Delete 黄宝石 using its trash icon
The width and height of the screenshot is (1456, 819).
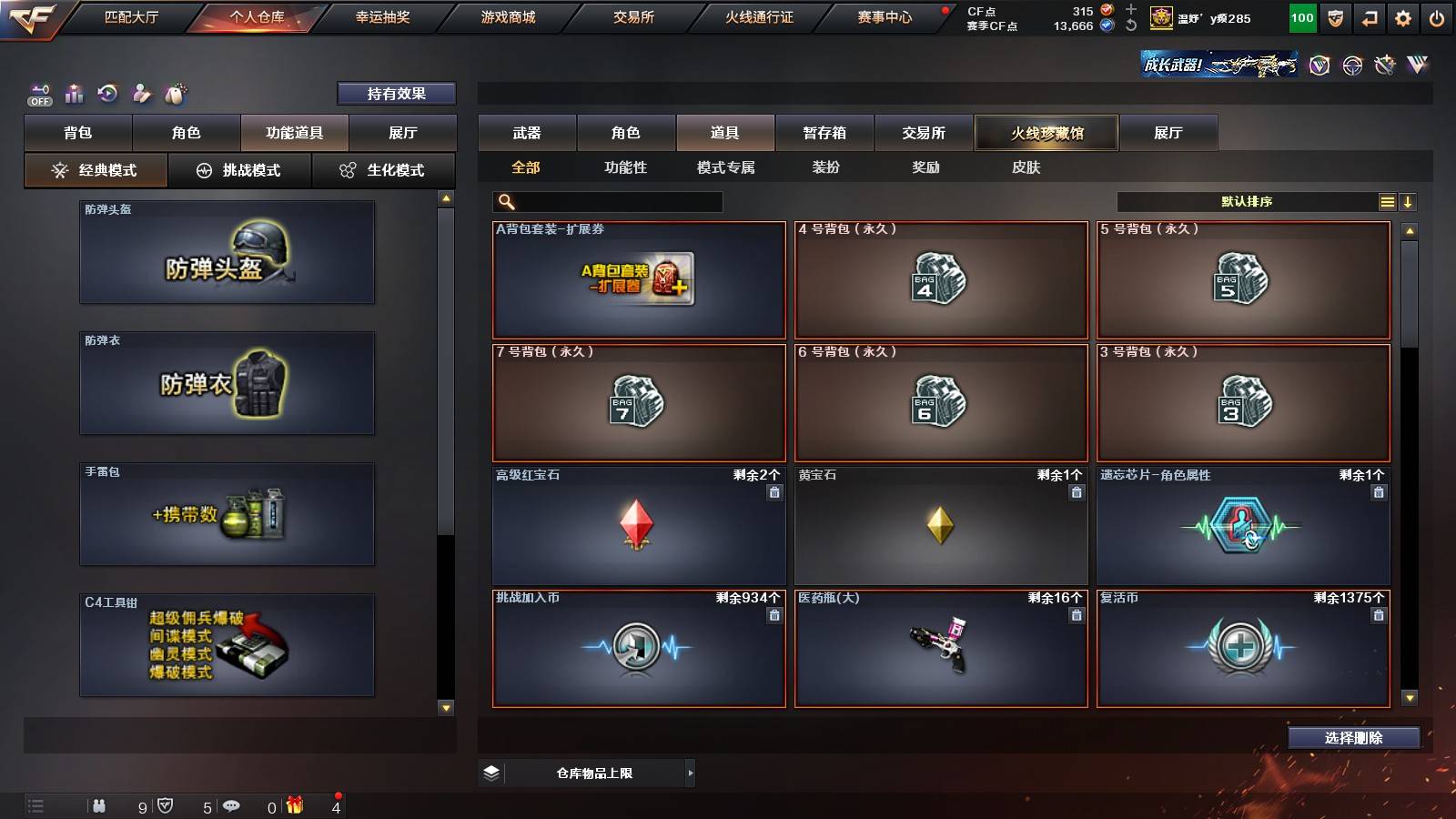coord(1076,490)
